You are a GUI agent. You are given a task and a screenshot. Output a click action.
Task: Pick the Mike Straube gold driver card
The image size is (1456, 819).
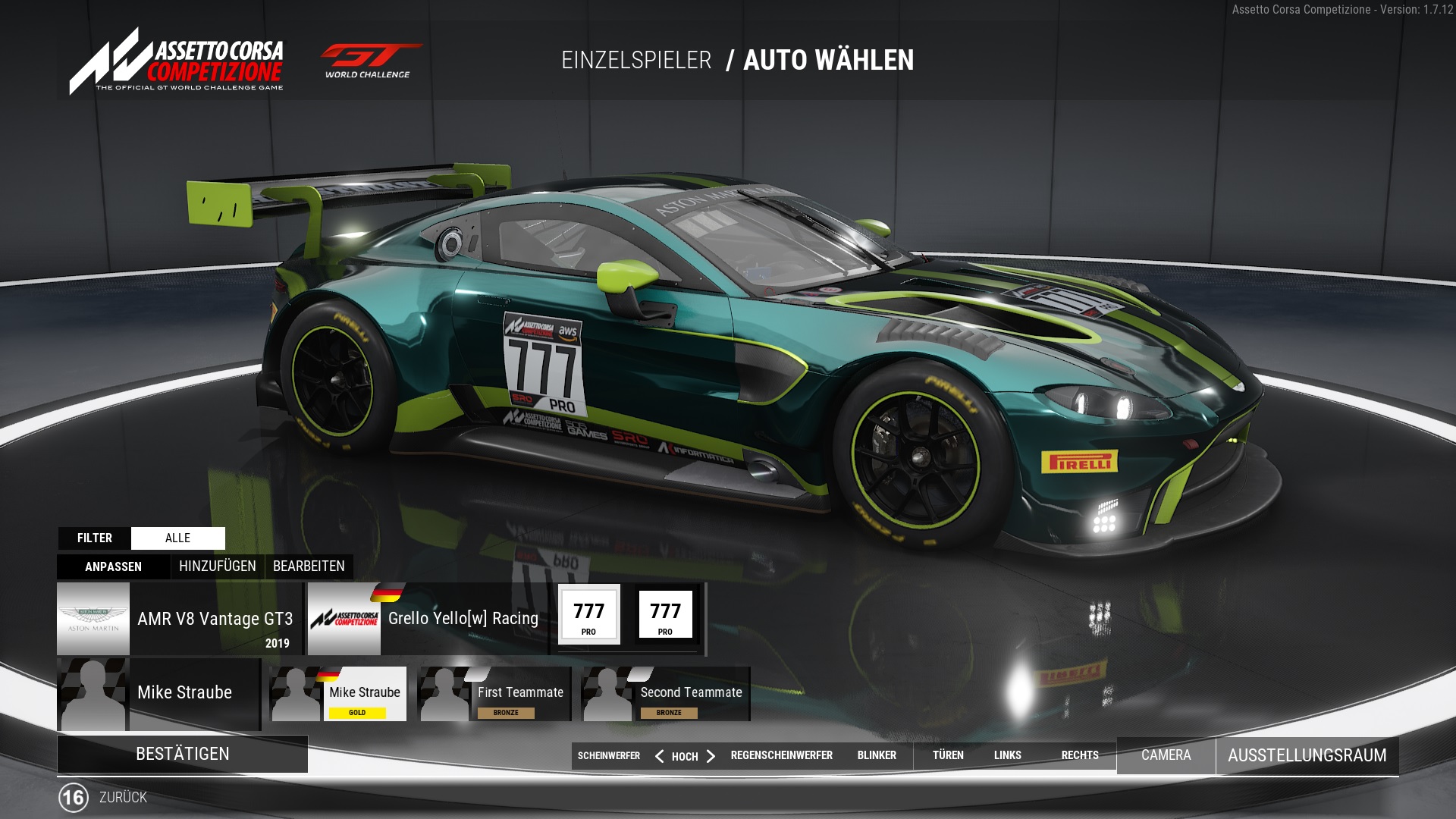click(x=338, y=694)
